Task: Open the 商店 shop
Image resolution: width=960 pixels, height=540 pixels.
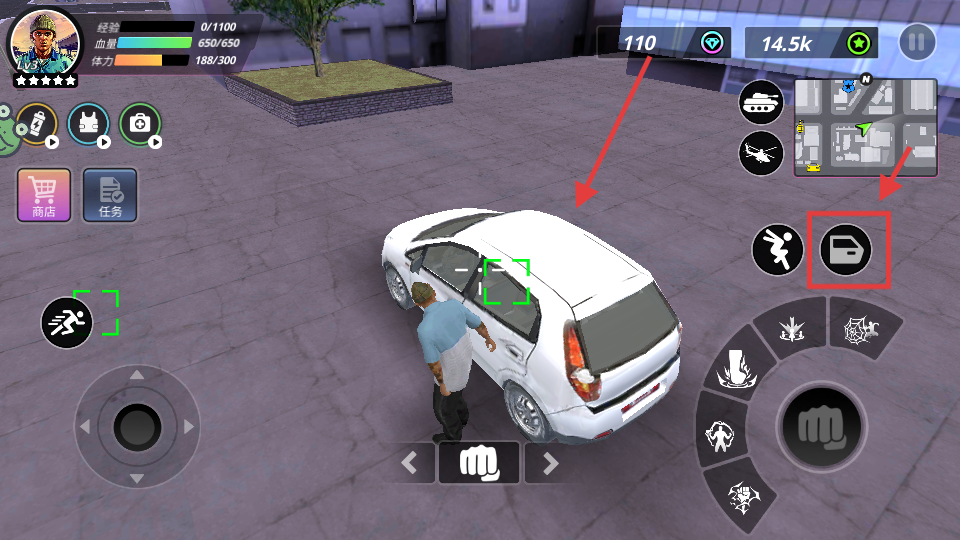Action: pyautogui.click(x=44, y=193)
